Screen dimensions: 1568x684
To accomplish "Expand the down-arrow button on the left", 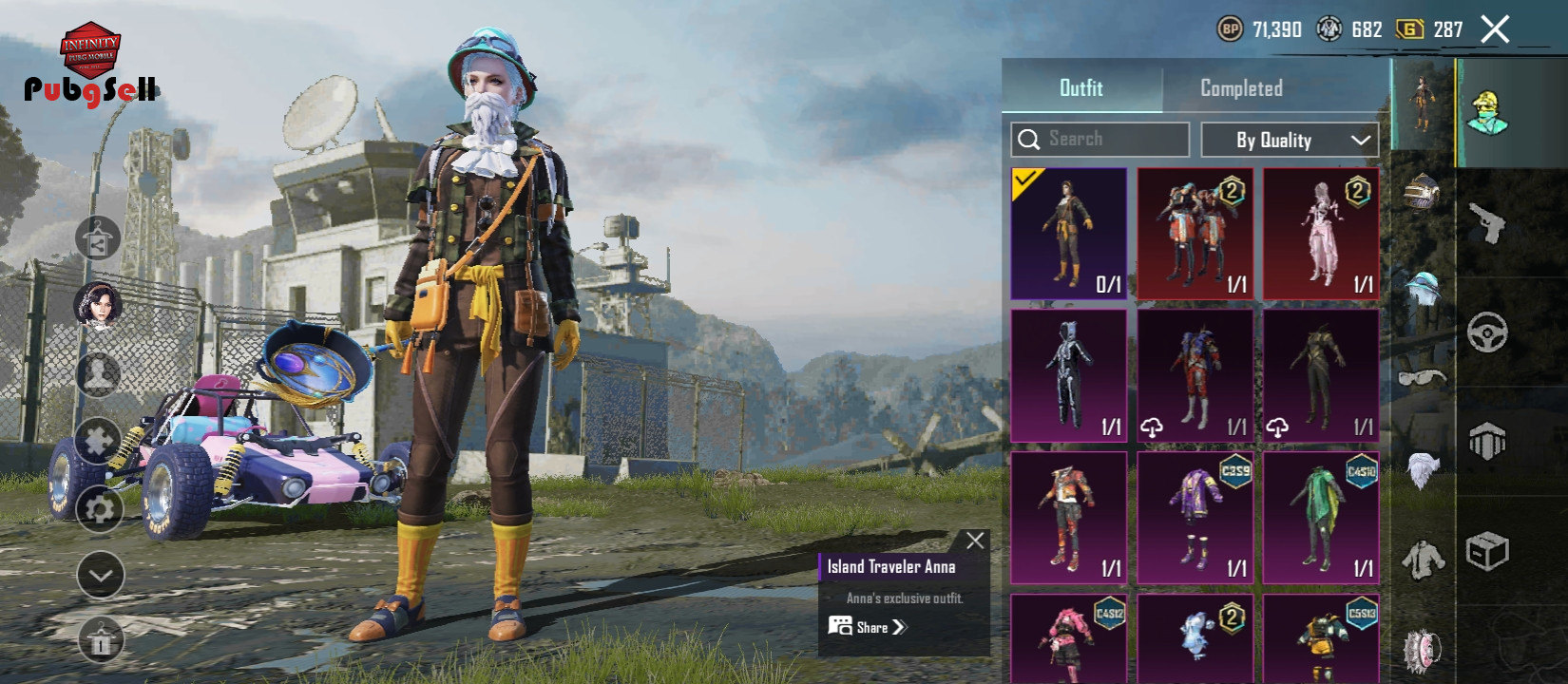I will click(x=100, y=575).
